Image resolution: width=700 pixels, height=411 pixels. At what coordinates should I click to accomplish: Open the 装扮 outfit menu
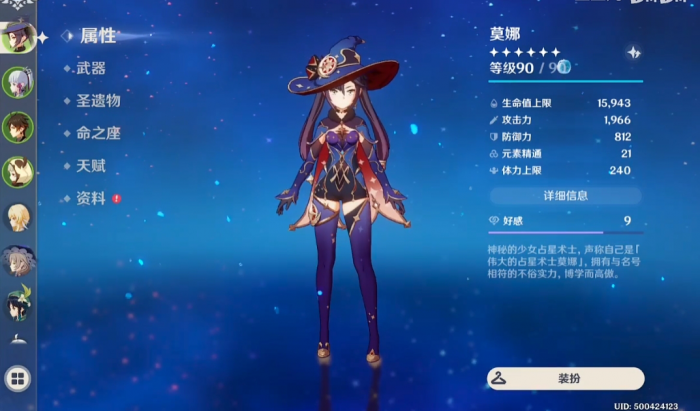coord(565,379)
